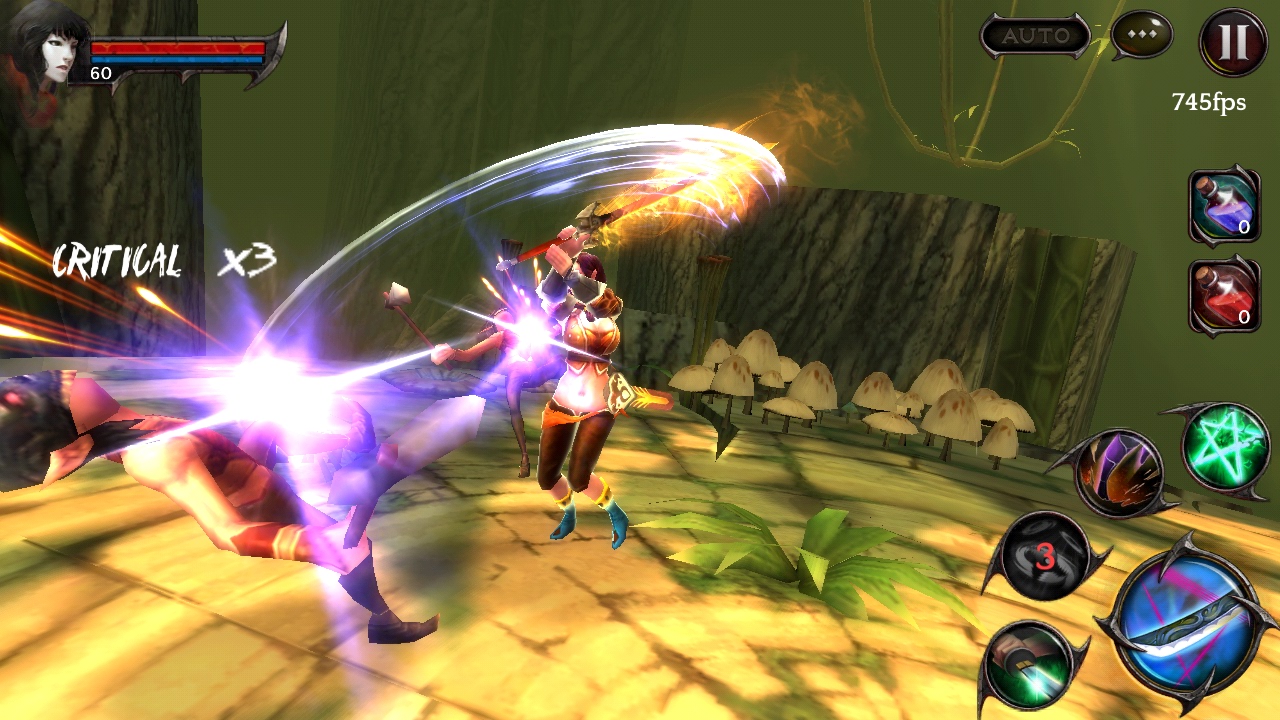1280x720 pixels.
Task: Tap the character portrait
Action: tap(44, 45)
